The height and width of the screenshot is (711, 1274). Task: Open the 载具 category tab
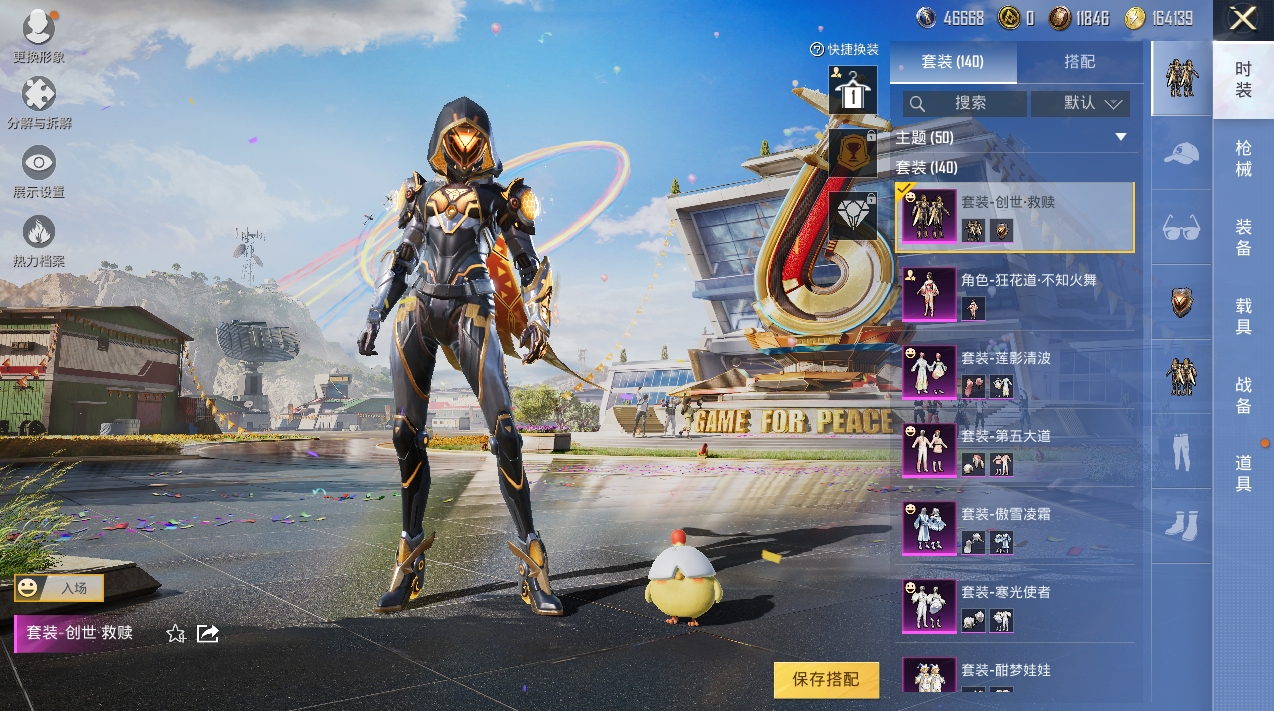[x=1243, y=316]
